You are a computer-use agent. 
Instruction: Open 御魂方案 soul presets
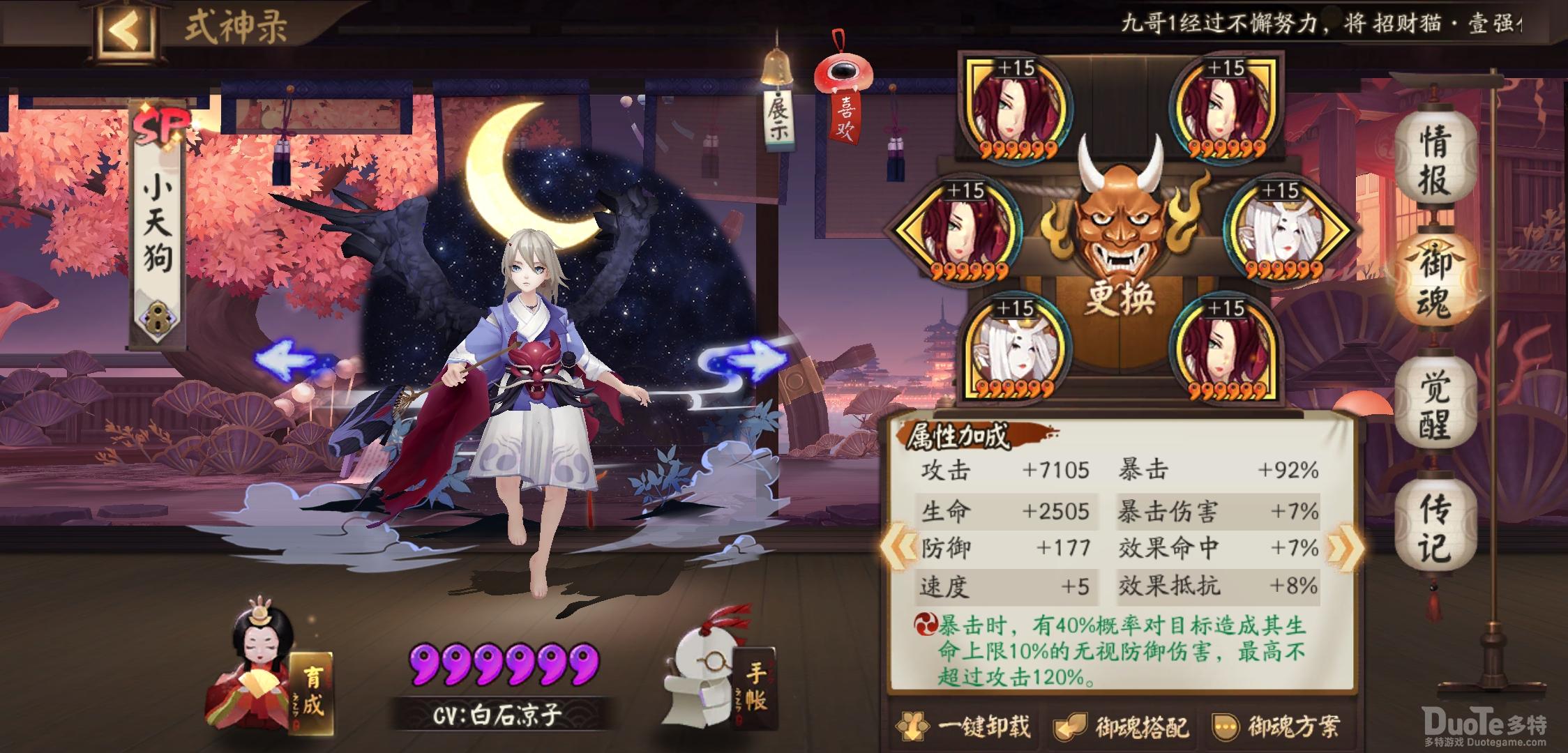1276,727
